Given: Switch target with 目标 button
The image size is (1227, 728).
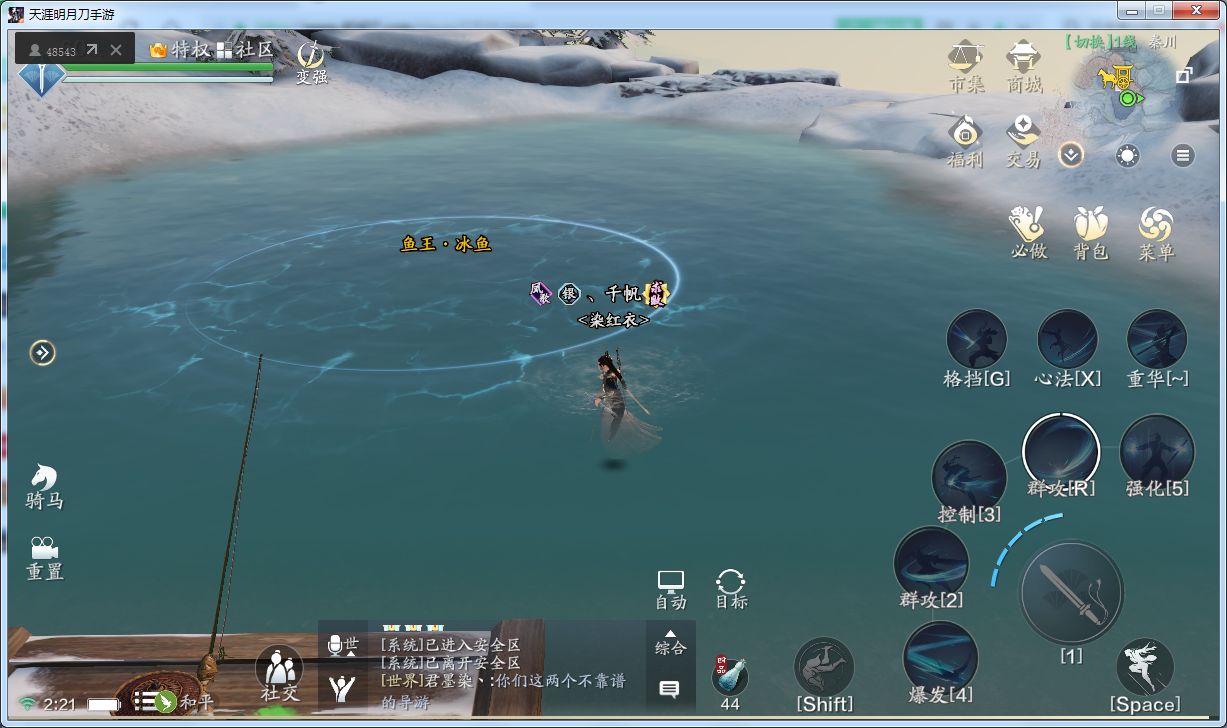Looking at the screenshot, I should click(731, 587).
